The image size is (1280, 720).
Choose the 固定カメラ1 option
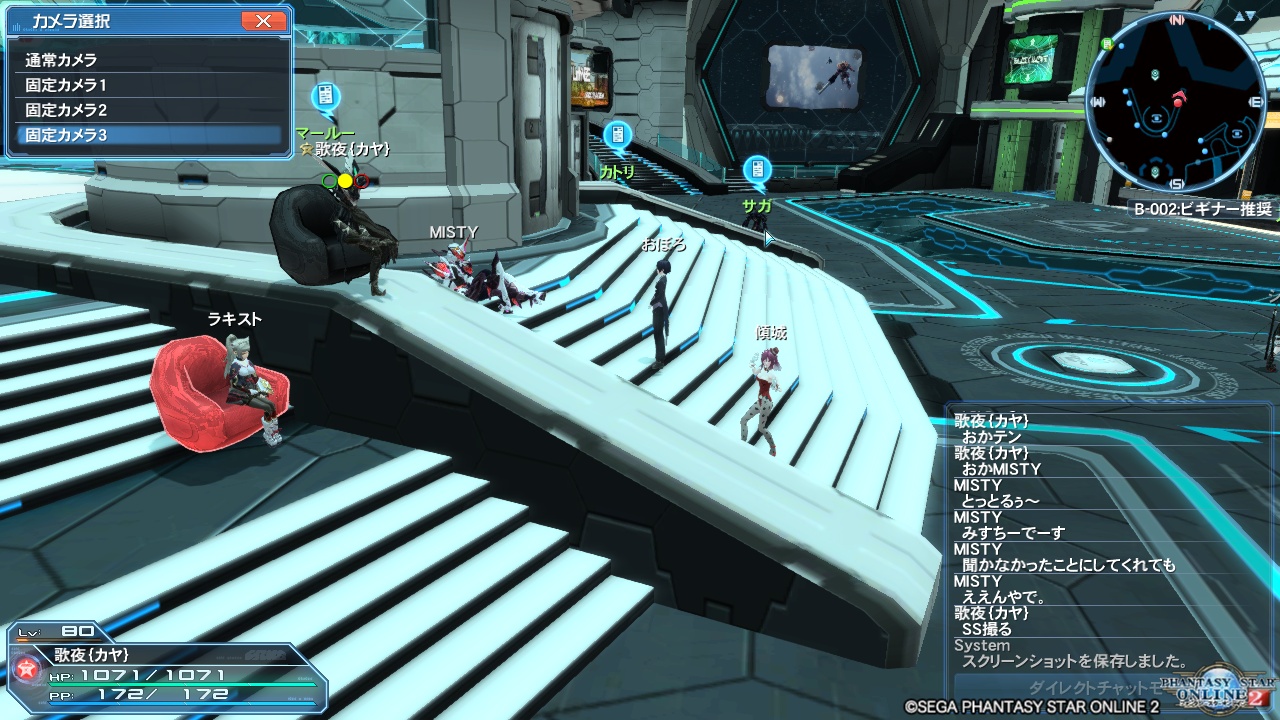pos(150,85)
